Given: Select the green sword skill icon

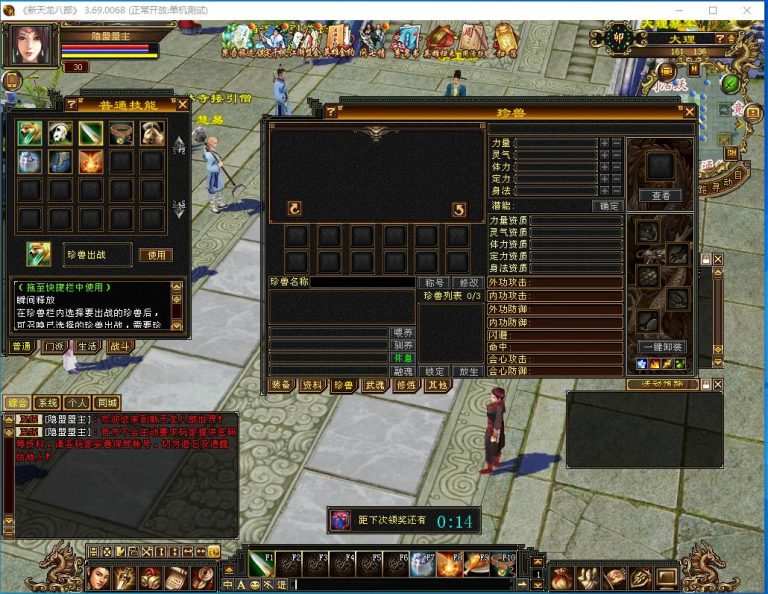Looking at the screenshot, I should [91, 133].
